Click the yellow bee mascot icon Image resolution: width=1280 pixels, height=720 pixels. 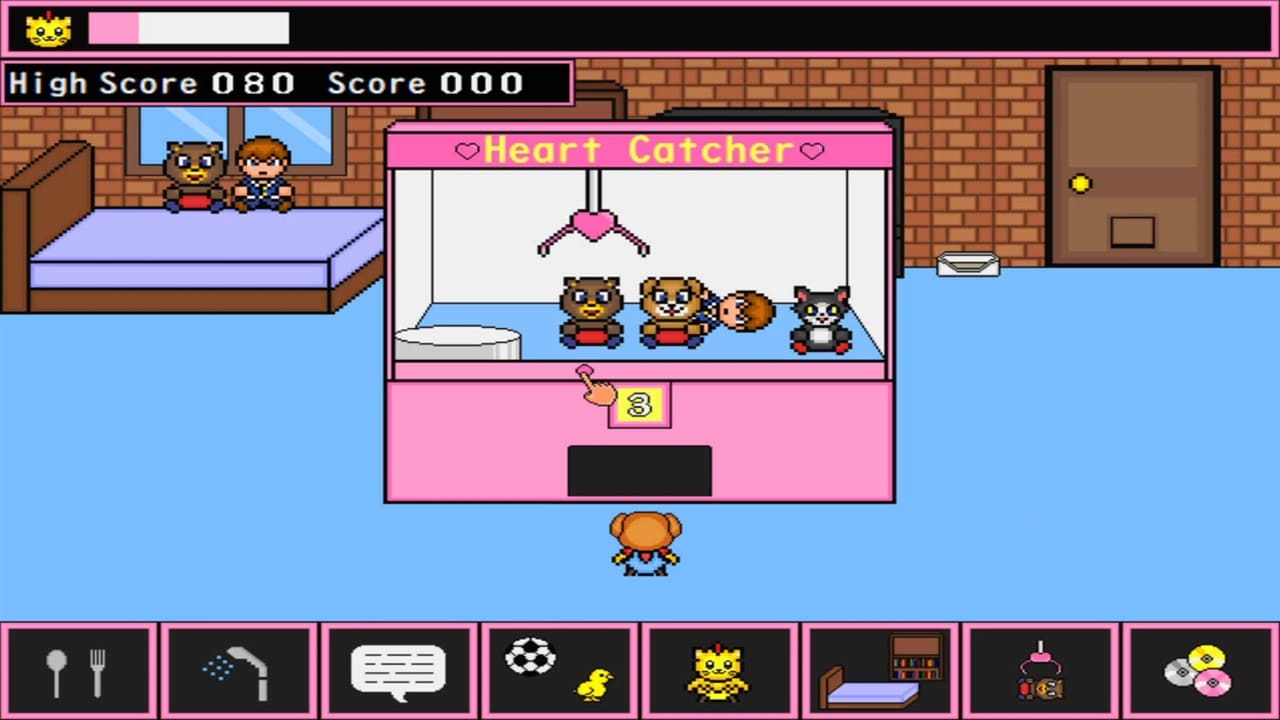click(x=718, y=670)
